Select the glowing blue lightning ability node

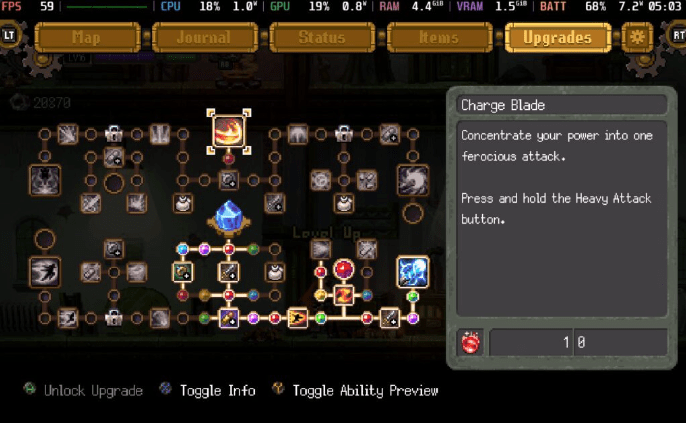point(412,271)
